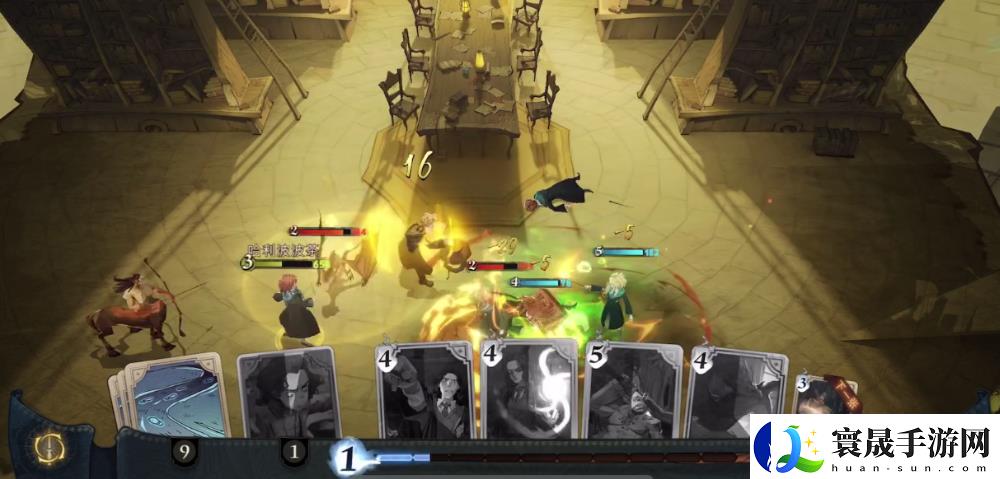Select the partially visible 3-cost card
This screenshot has height=479, width=1000.
tap(818, 400)
